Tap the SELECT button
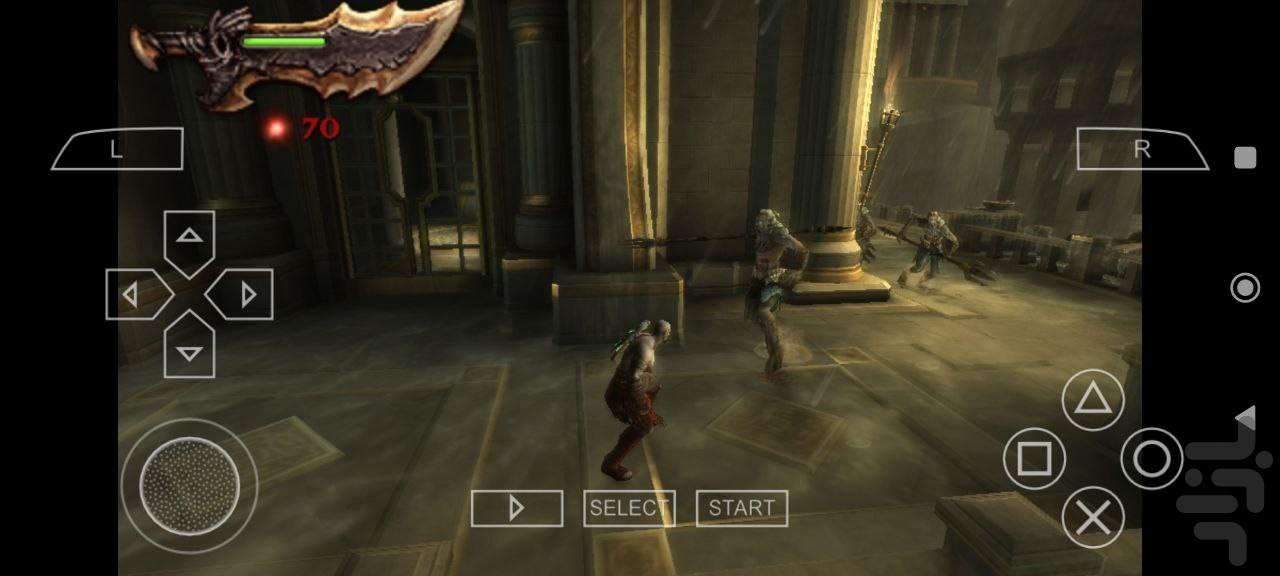This screenshot has height=576, width=1280. pos(629,508)
